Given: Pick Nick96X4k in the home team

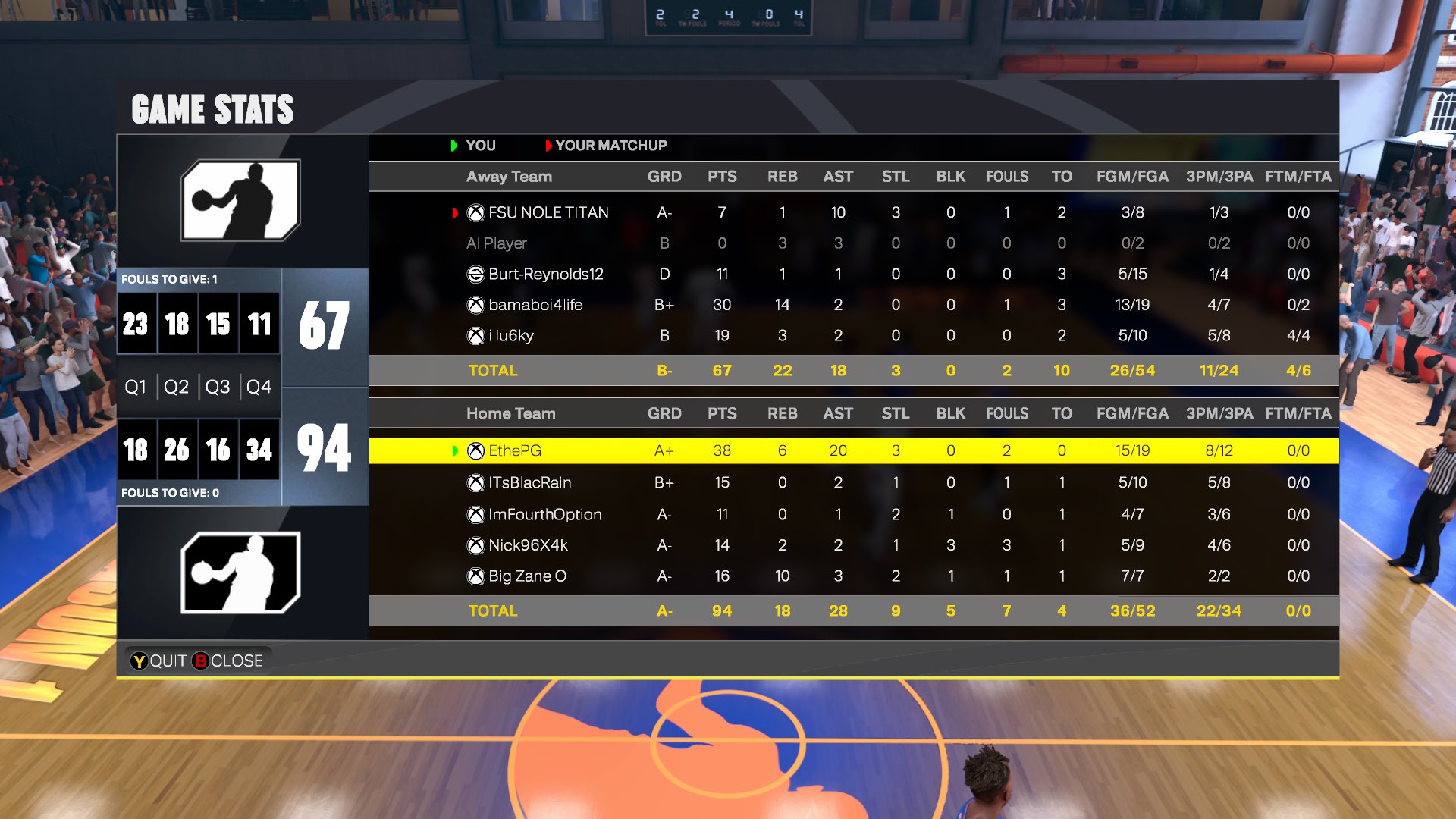Looking at the screenshot, I should [528, 545].
